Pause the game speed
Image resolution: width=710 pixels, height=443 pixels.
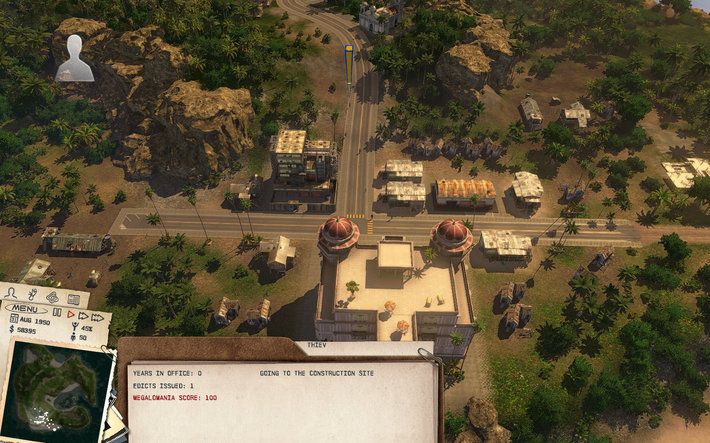[56, 314]
